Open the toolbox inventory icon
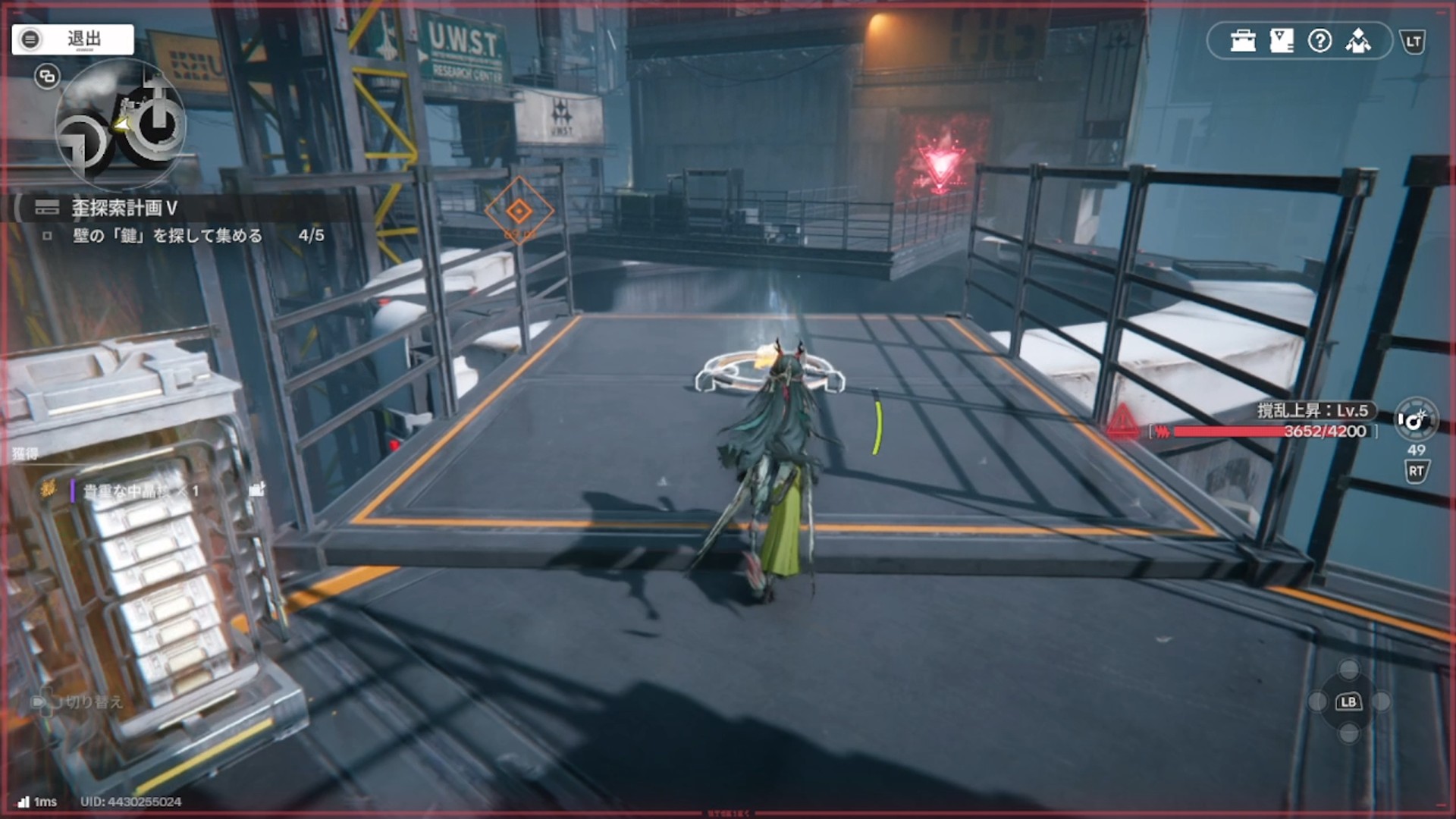Screen dimensions: 1456x819 coord(1243,41)
